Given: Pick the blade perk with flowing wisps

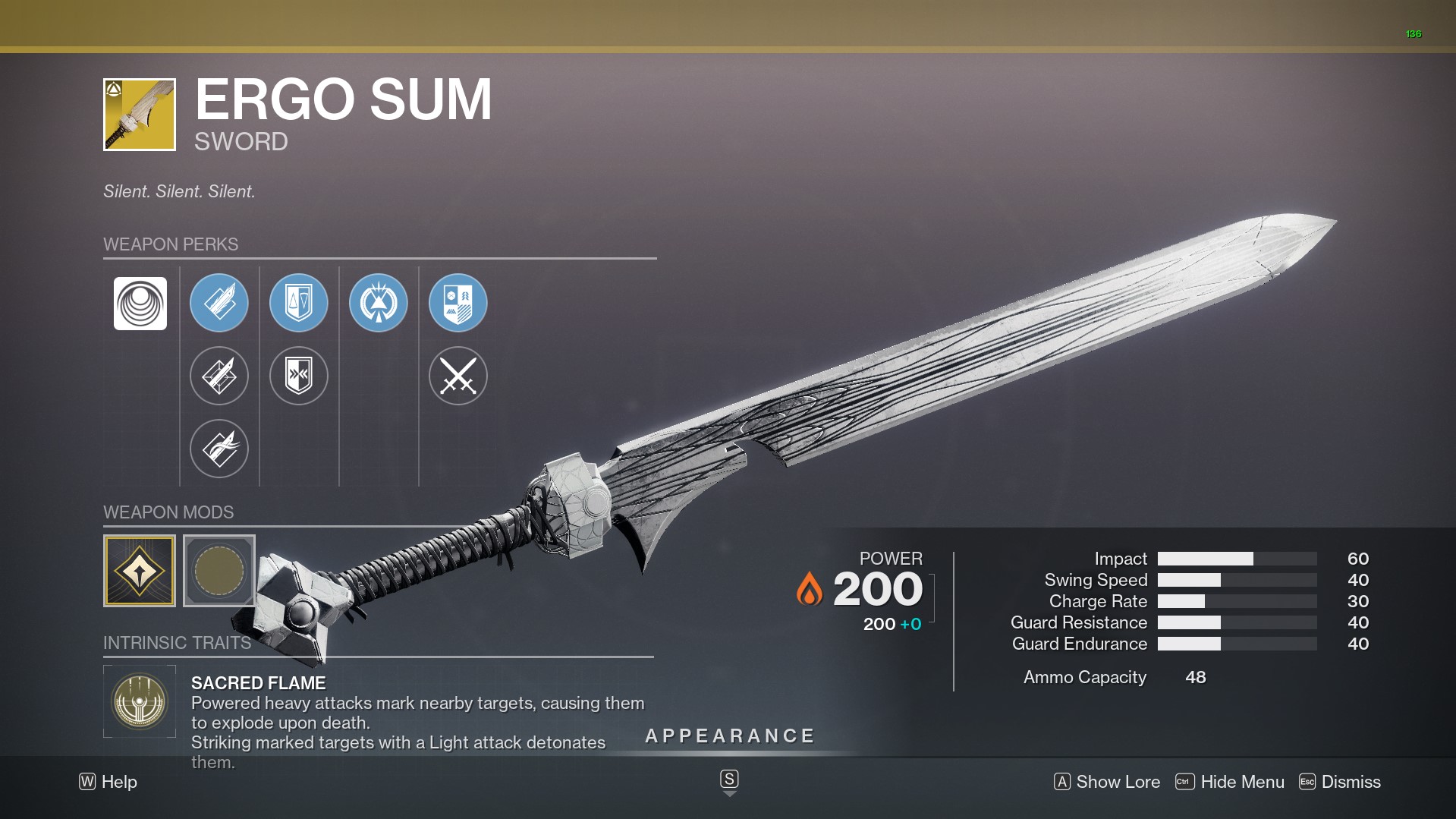Looking at the screenshot, I should click(219, 449).
